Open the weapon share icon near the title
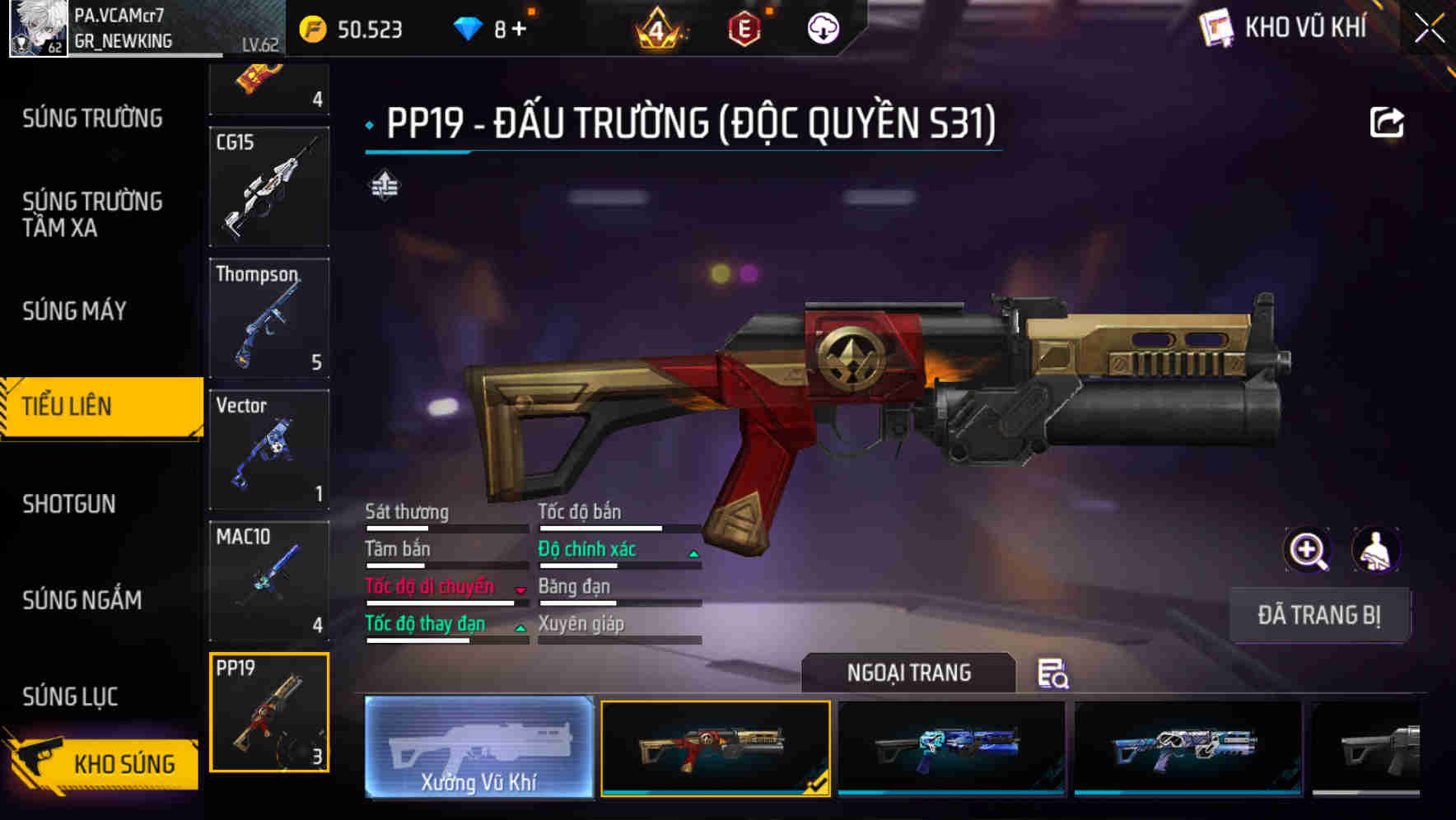 pos(1387,122)
